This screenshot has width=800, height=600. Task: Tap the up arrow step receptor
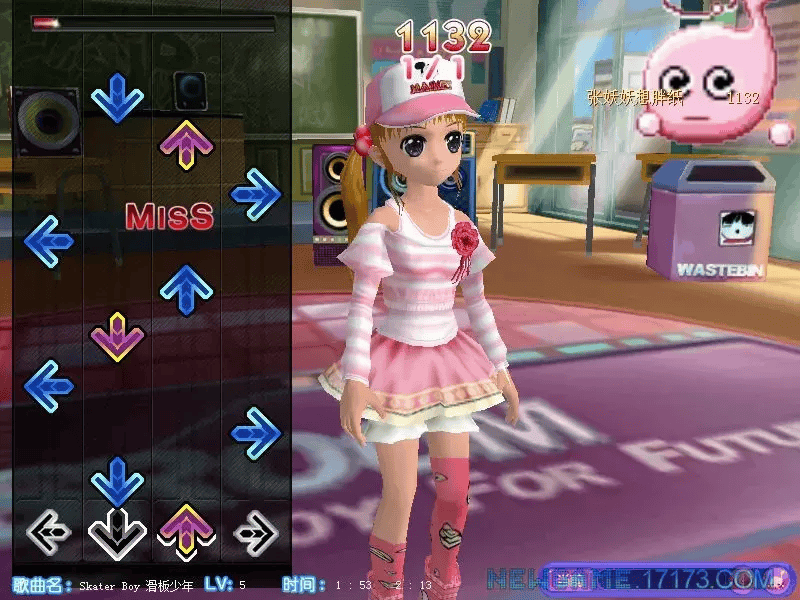point(186,530)
